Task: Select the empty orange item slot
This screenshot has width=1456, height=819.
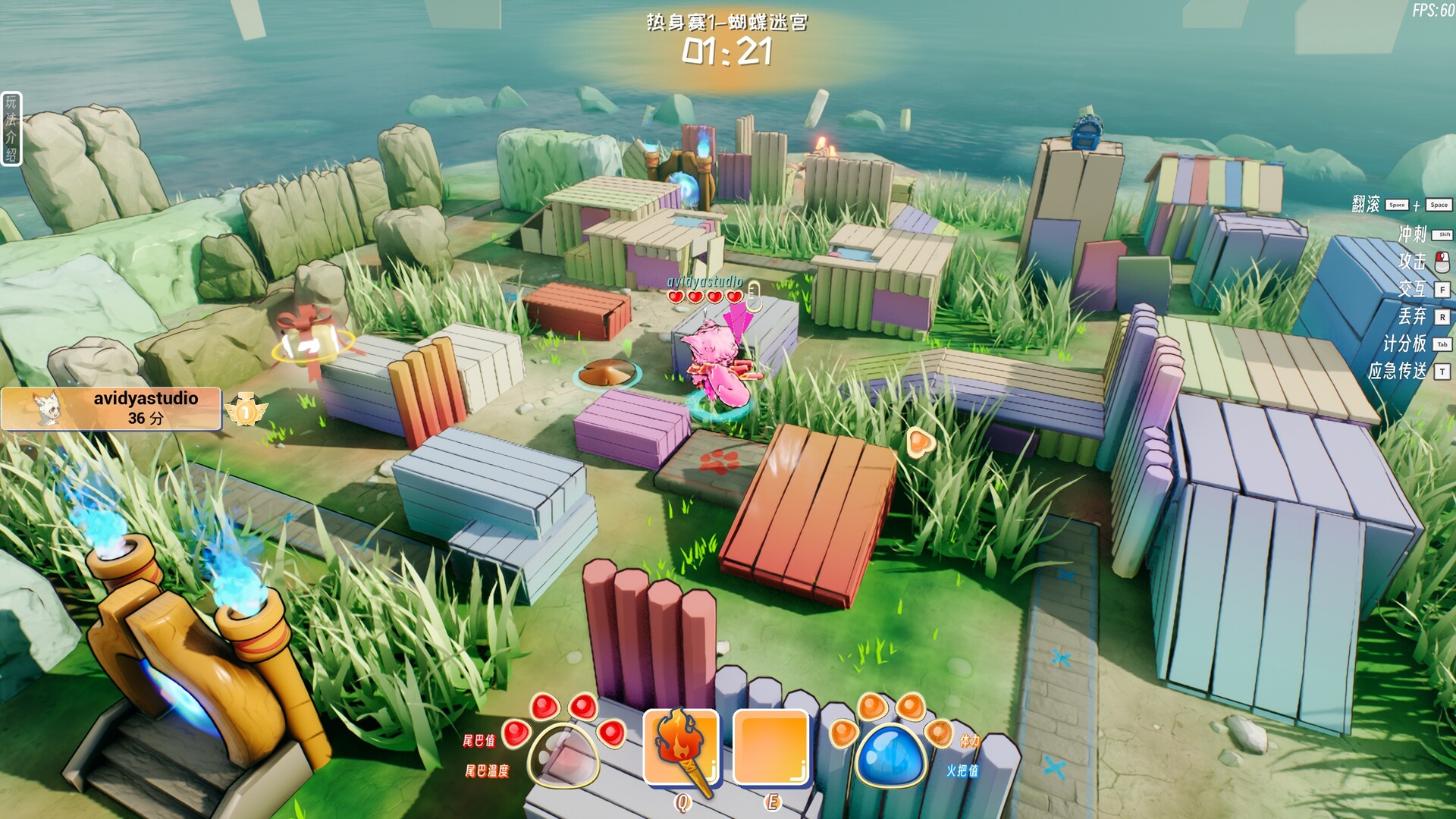Action: 771,747
